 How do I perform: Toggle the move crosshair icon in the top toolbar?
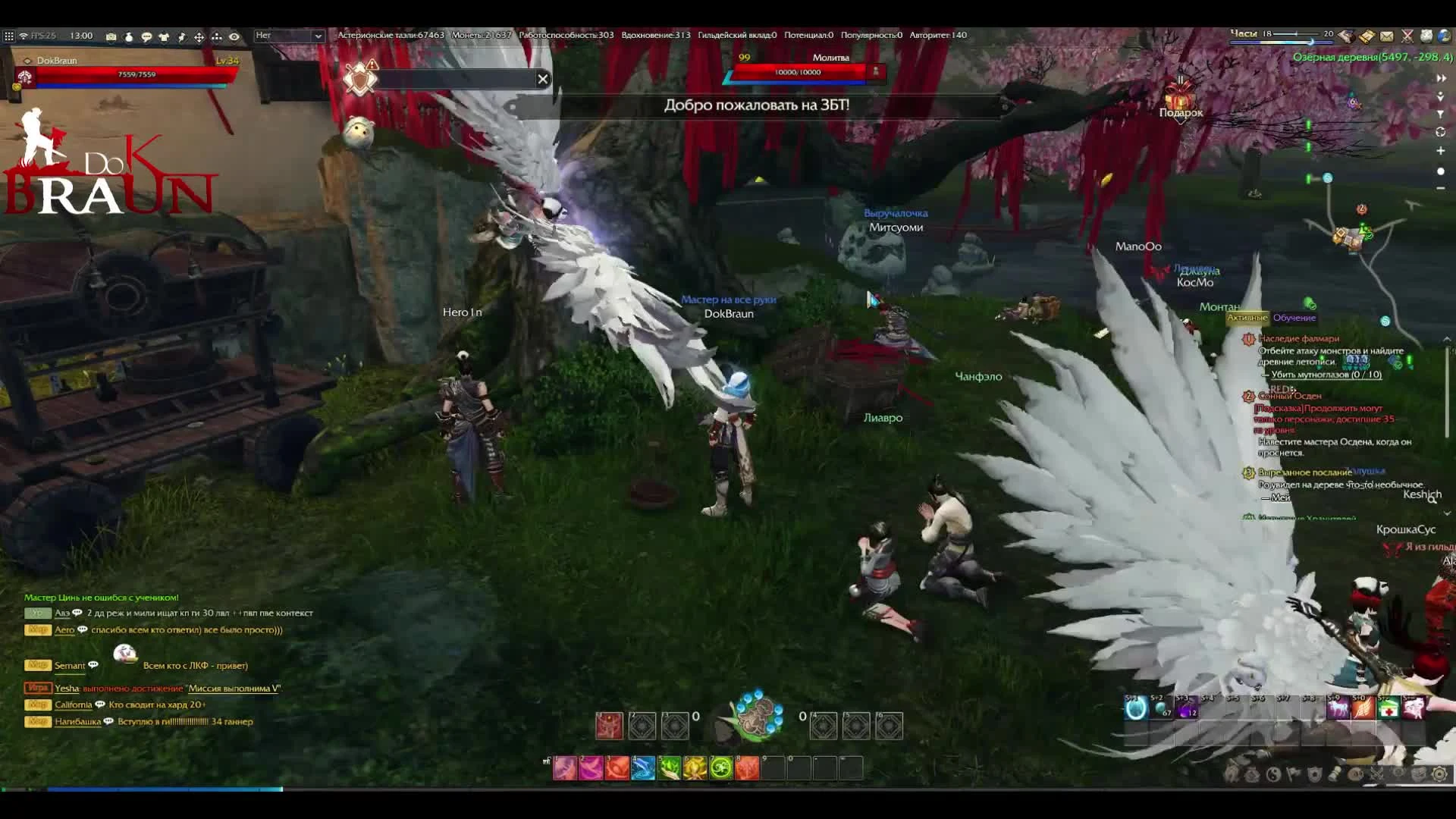coord(199,36)
